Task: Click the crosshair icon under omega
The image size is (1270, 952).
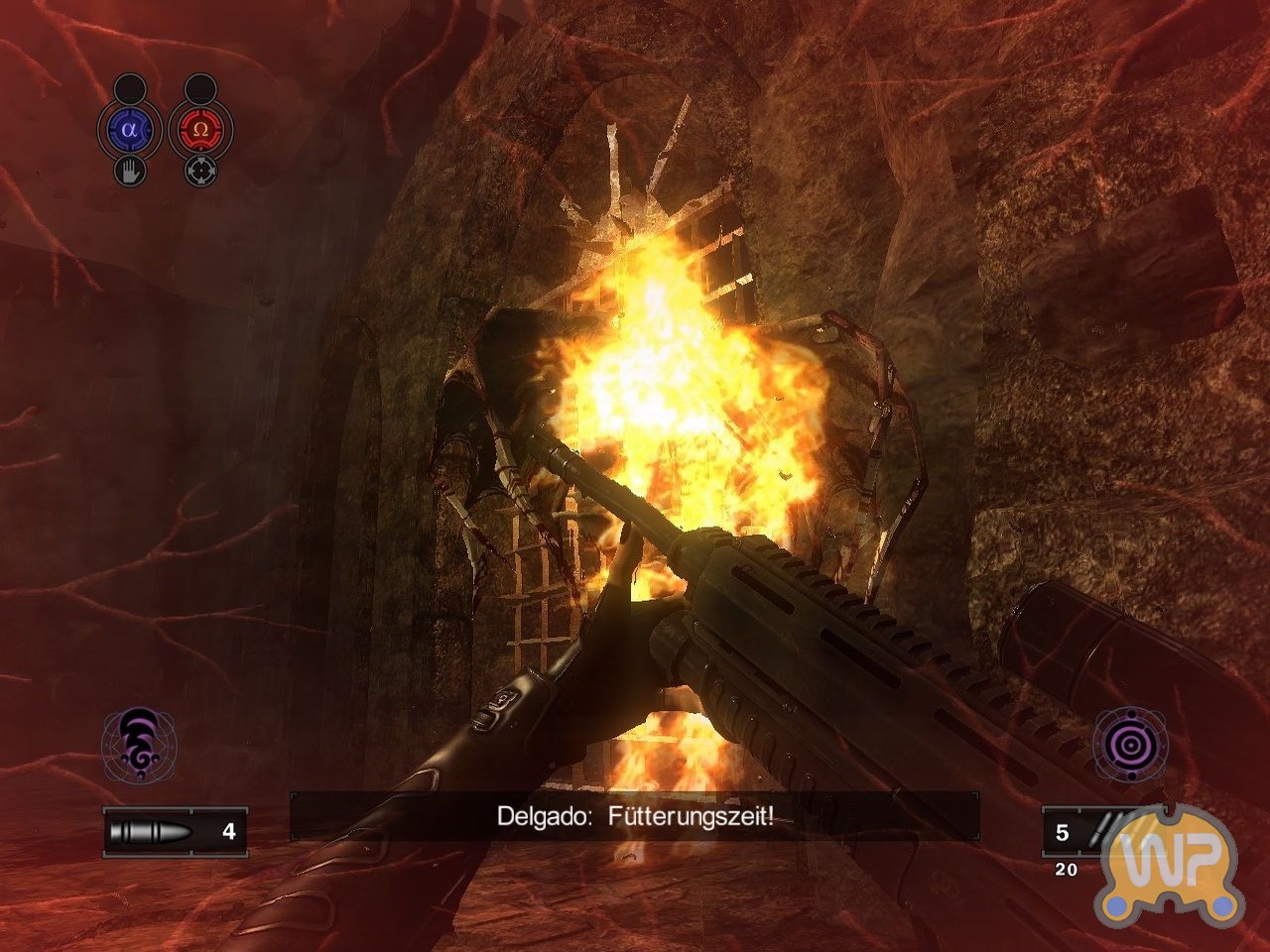Action: click(x=200, y=171)
